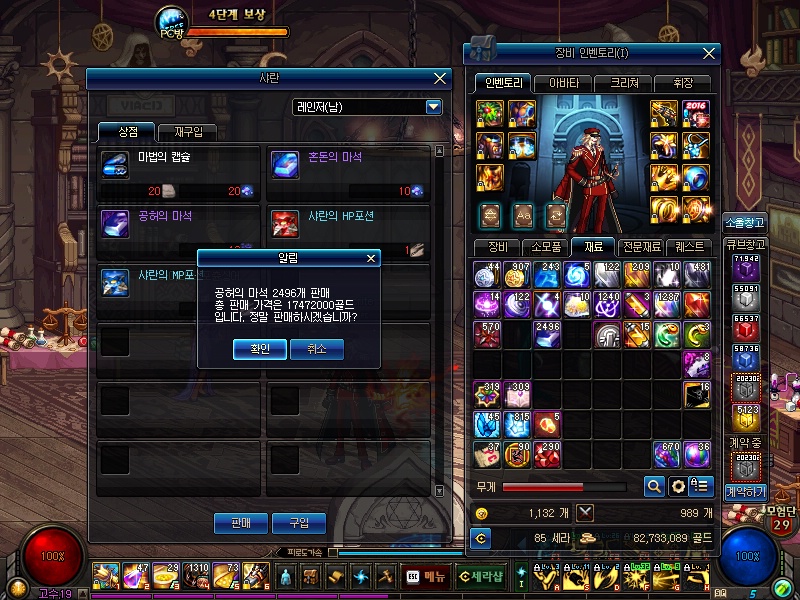Open the 퀘스트 quest items tab
The width and height of the screenshot is (800, 600).
(x=690, y=246)
